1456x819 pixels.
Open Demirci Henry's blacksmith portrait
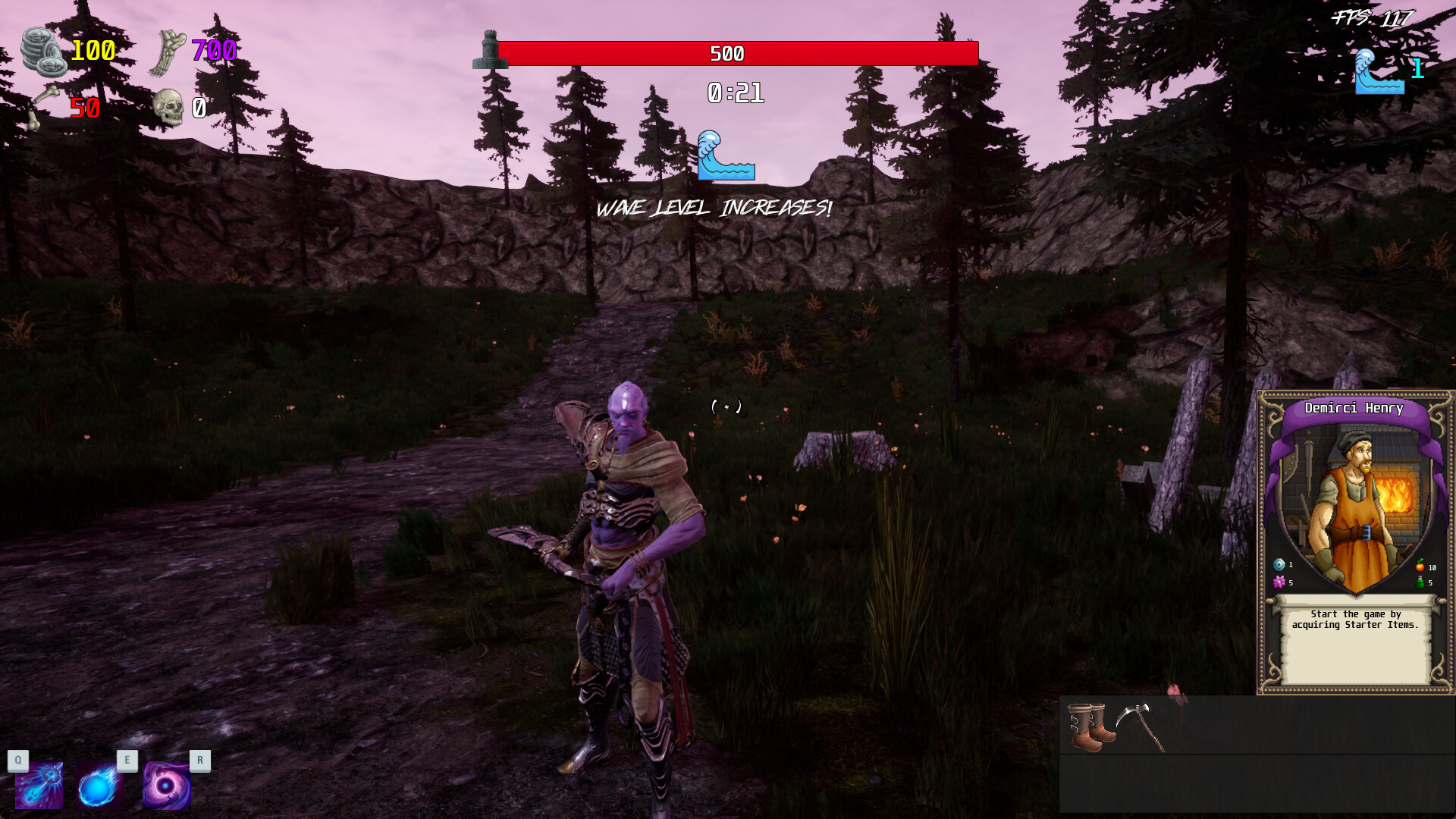pos(1354,497)
